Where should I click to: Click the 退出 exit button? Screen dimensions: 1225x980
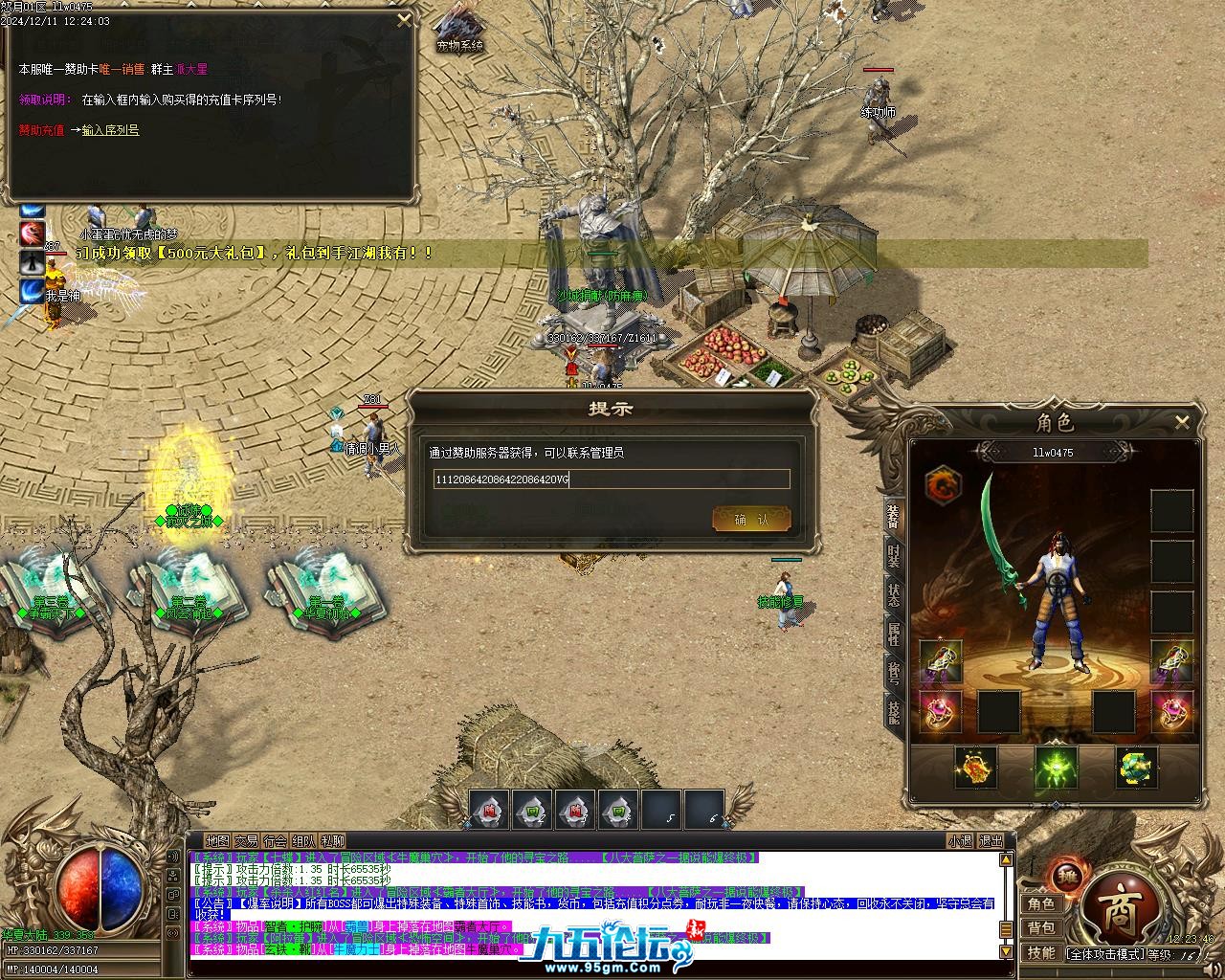pyautogui.click(x=991, y=841)
